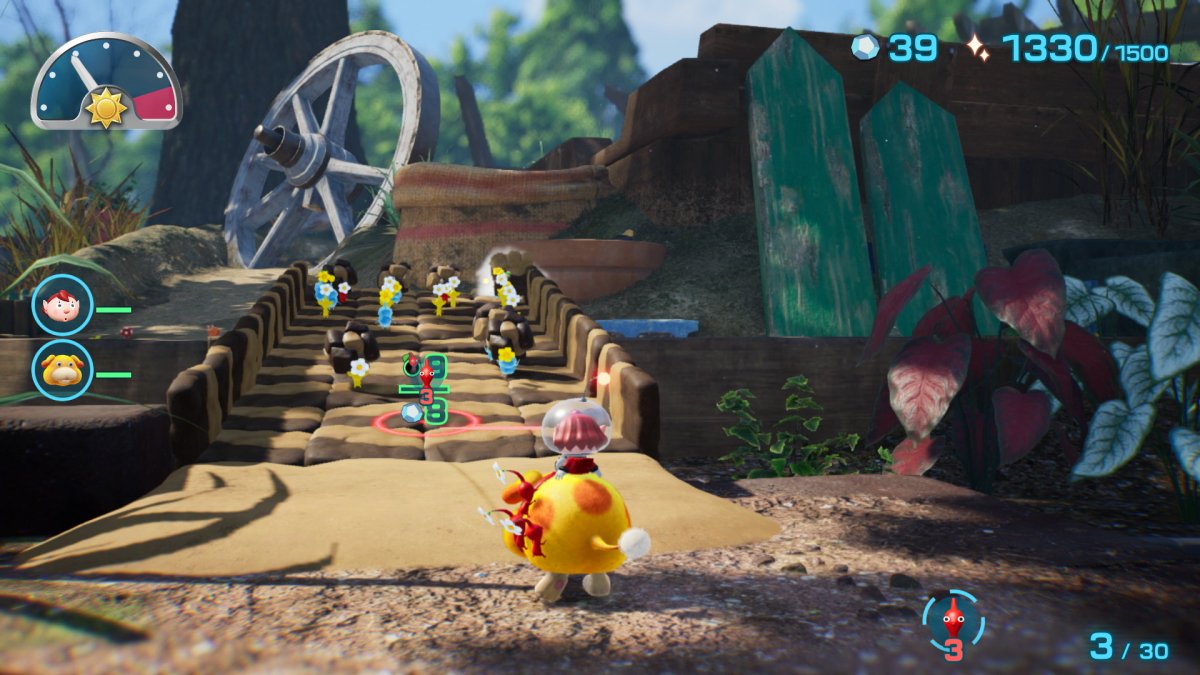Click the raw material crystal icon

[866, 47]
